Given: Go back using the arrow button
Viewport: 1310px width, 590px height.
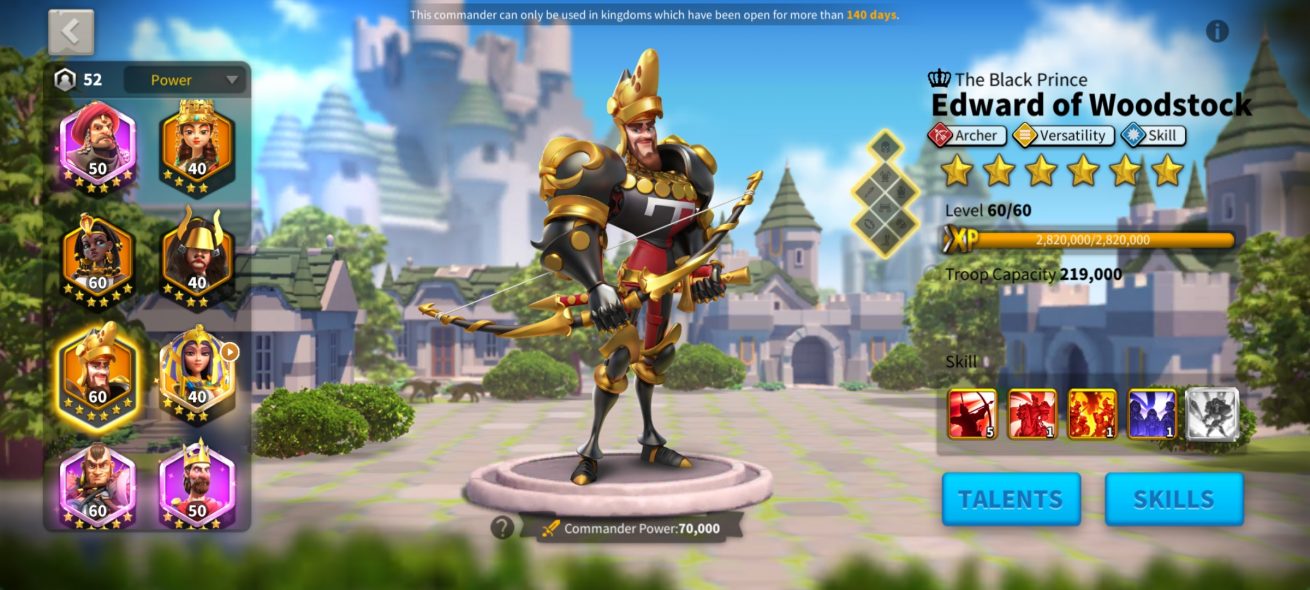Looking at the screenshot, I should (x=71, y=32).
